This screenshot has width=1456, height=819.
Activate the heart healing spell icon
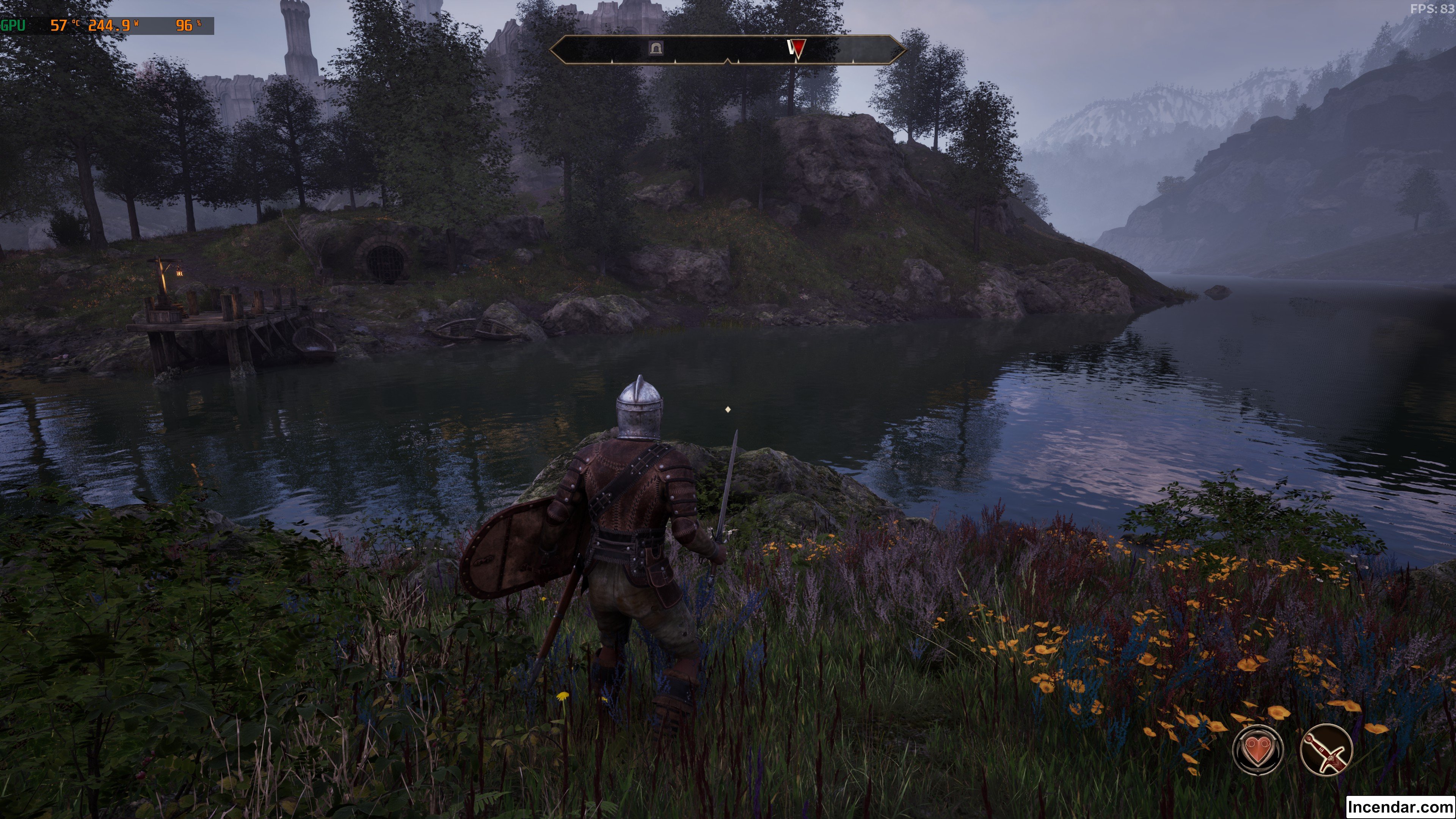click(x=1258, y=750)
